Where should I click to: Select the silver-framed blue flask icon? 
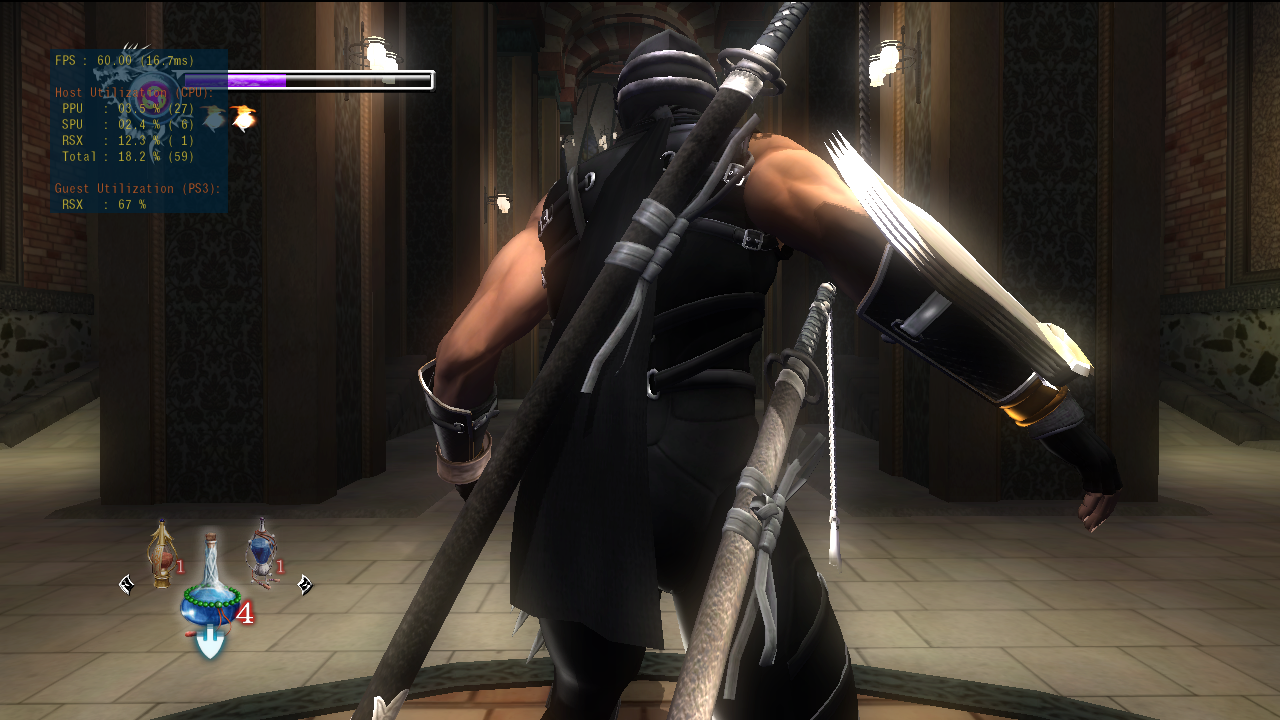click(x=262, y=552)
